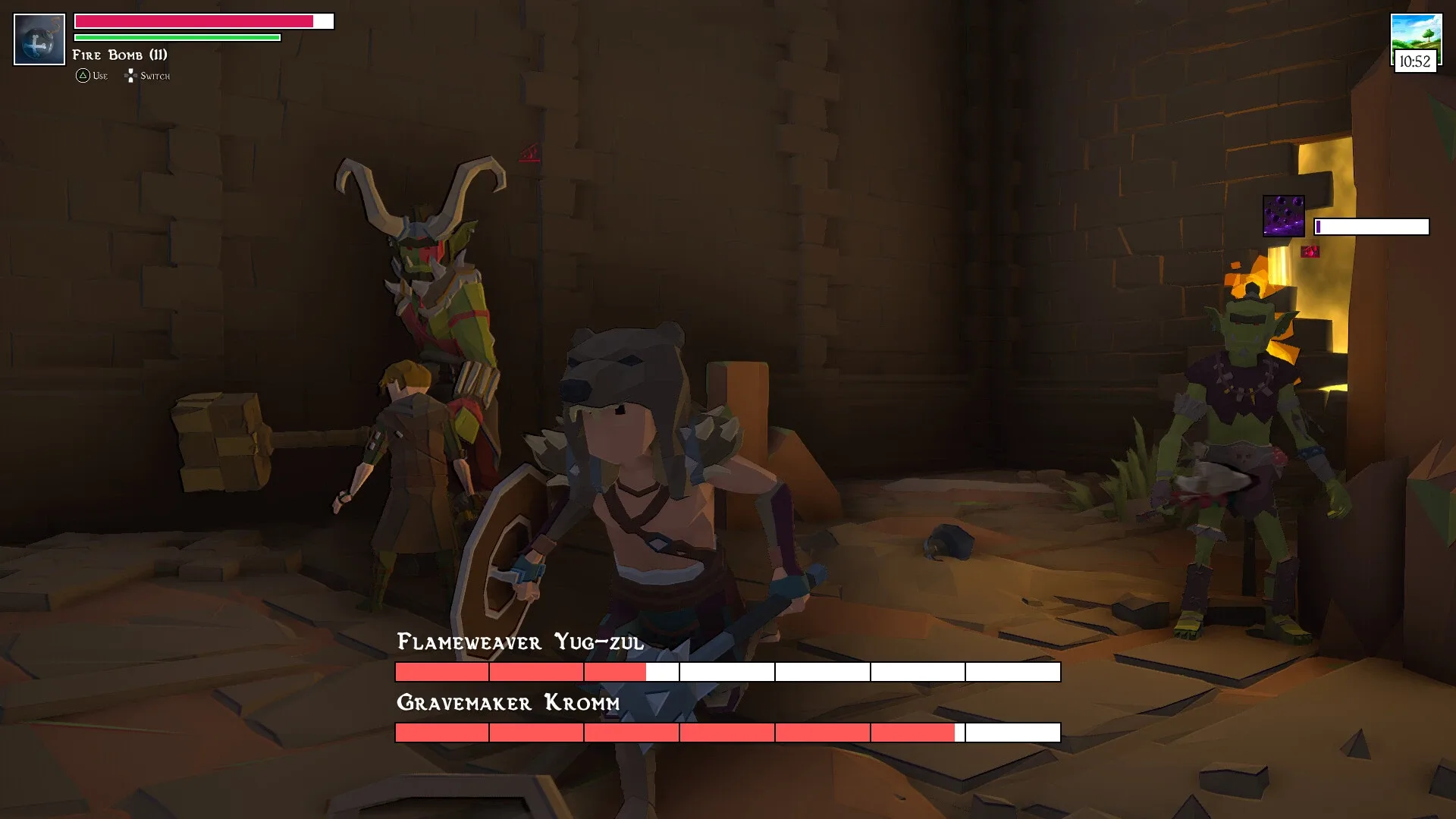Click the Switch text label

coord(155,76)
